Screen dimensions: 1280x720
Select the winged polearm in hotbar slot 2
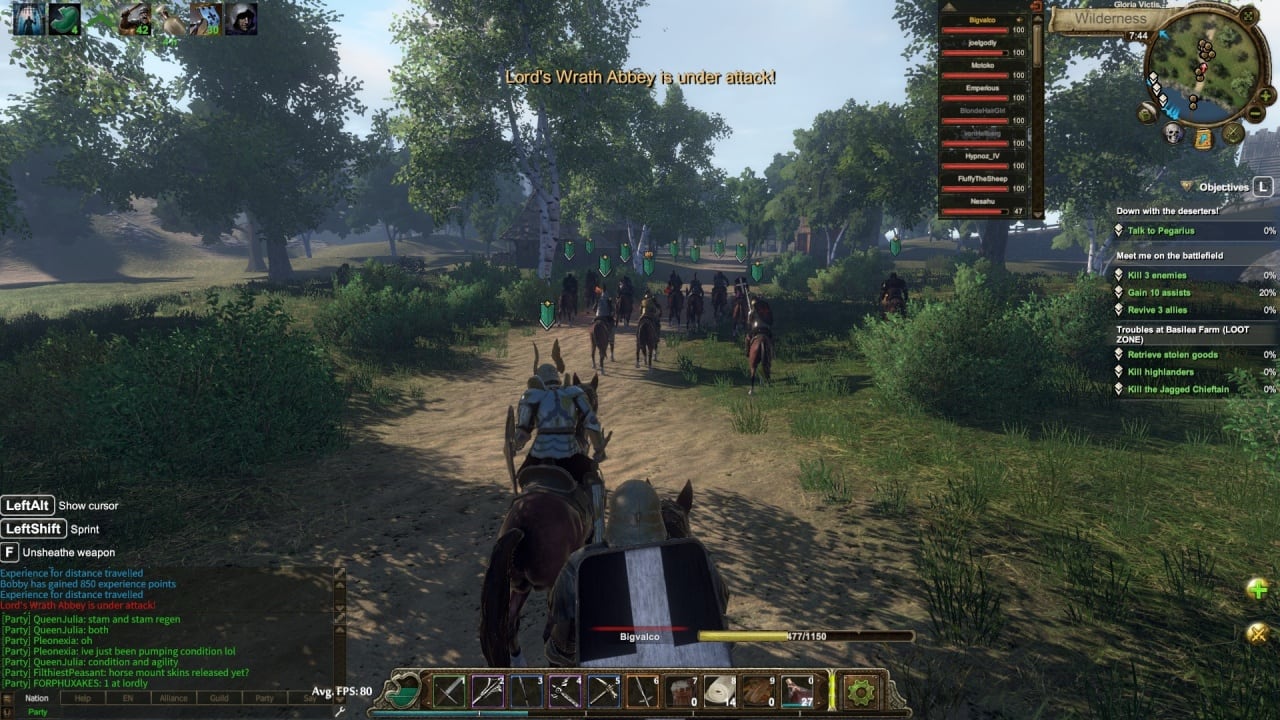click(488, 691)
